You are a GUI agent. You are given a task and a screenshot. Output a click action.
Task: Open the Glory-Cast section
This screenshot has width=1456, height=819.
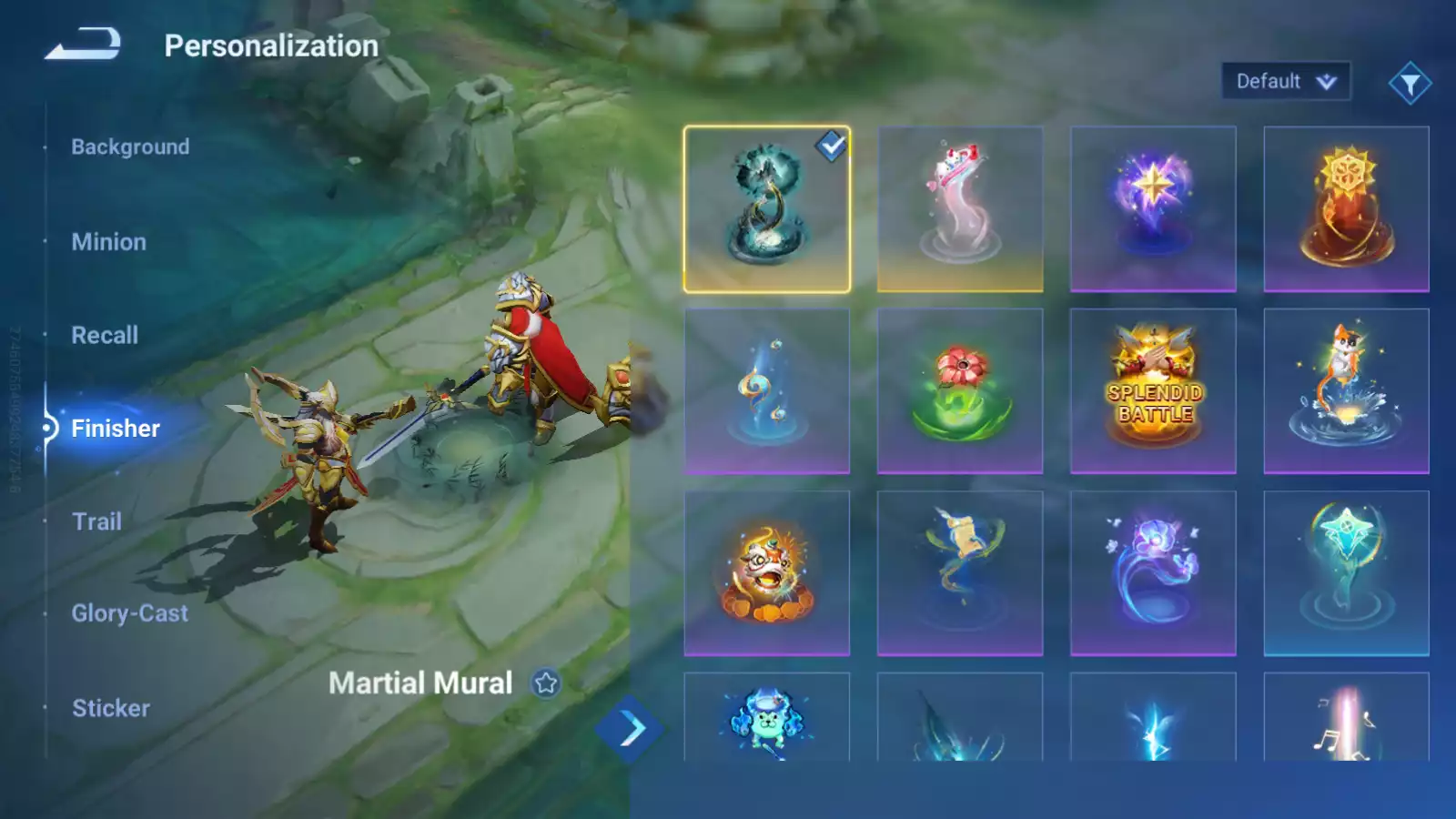(129, 613)
